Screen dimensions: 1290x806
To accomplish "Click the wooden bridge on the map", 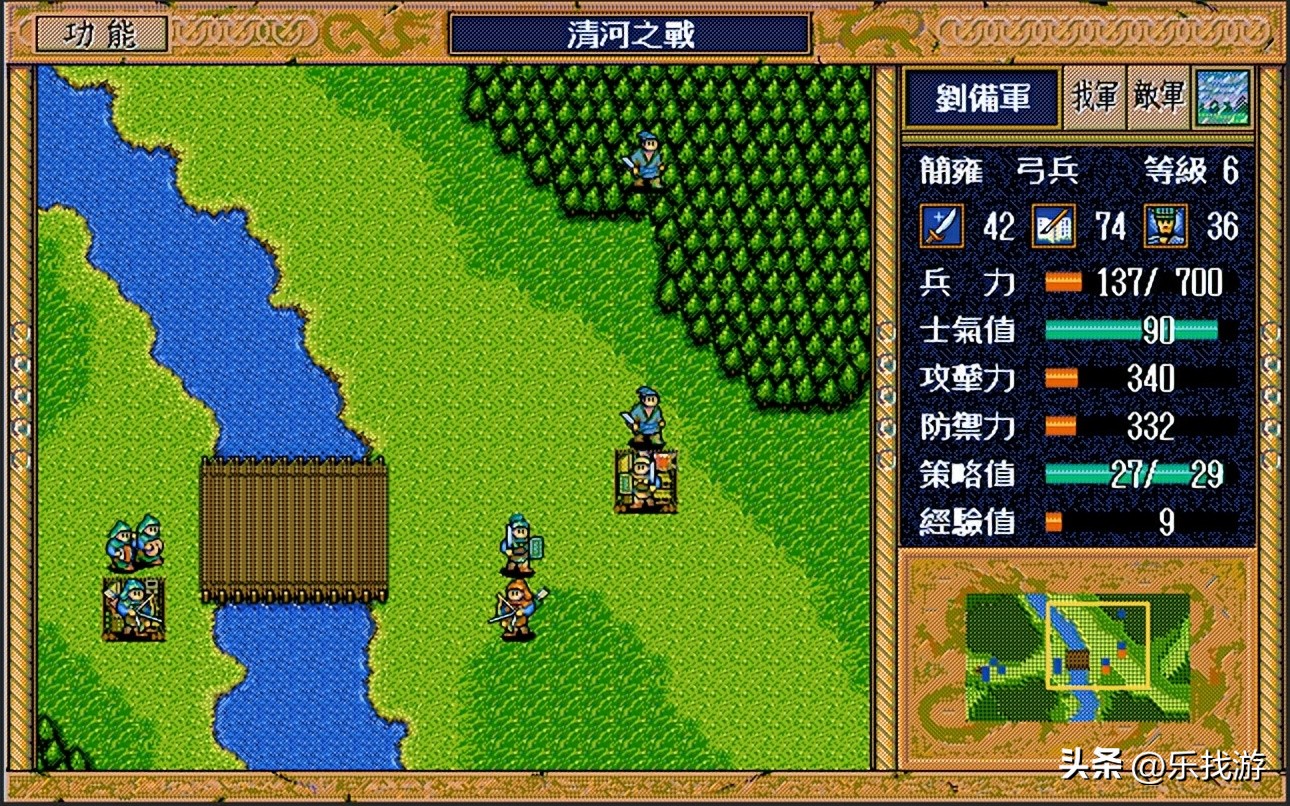I will point(292,530).
